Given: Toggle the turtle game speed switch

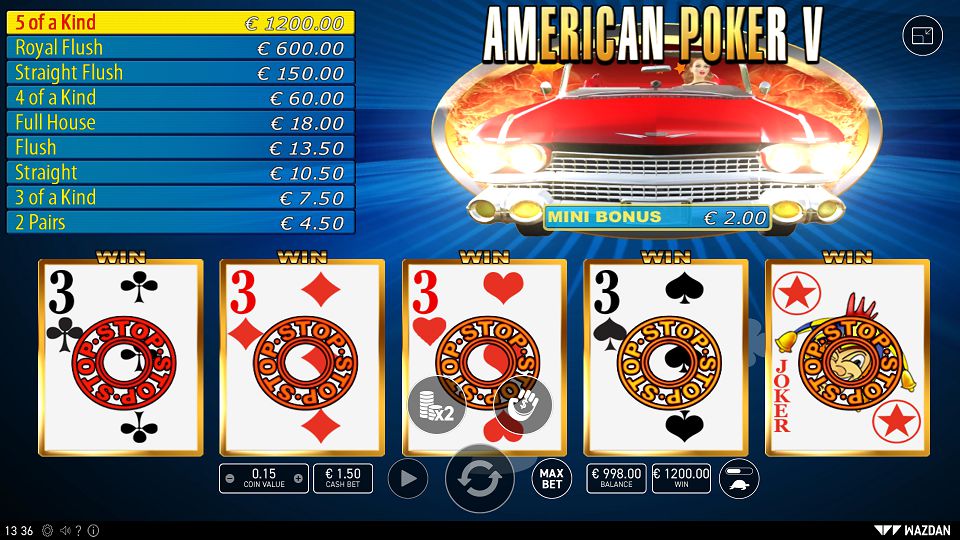Looking at the screenshot, I should pyautogui.click(x=739, y=479).
